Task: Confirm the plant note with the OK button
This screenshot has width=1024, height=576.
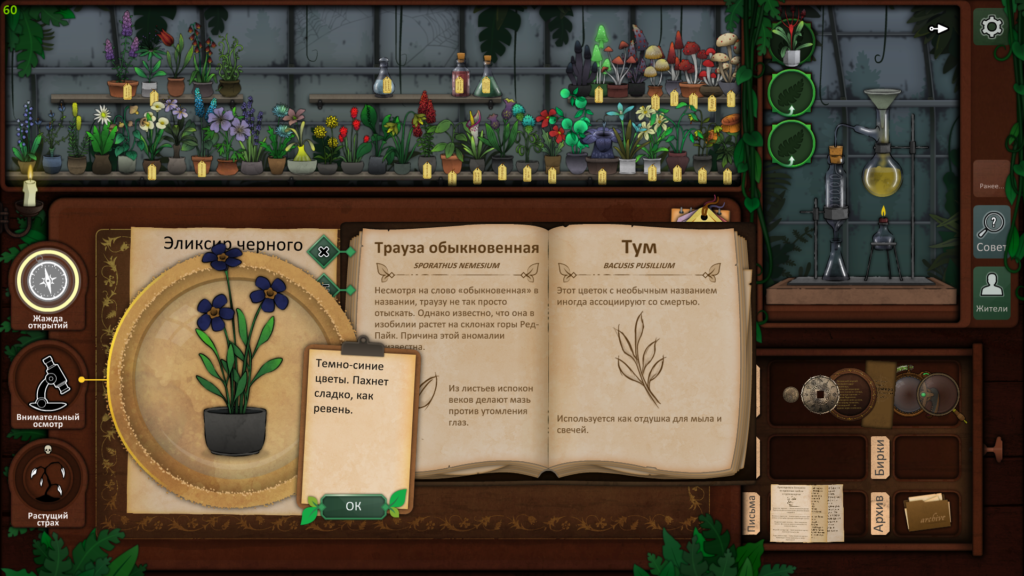Action: coord(353,506)
